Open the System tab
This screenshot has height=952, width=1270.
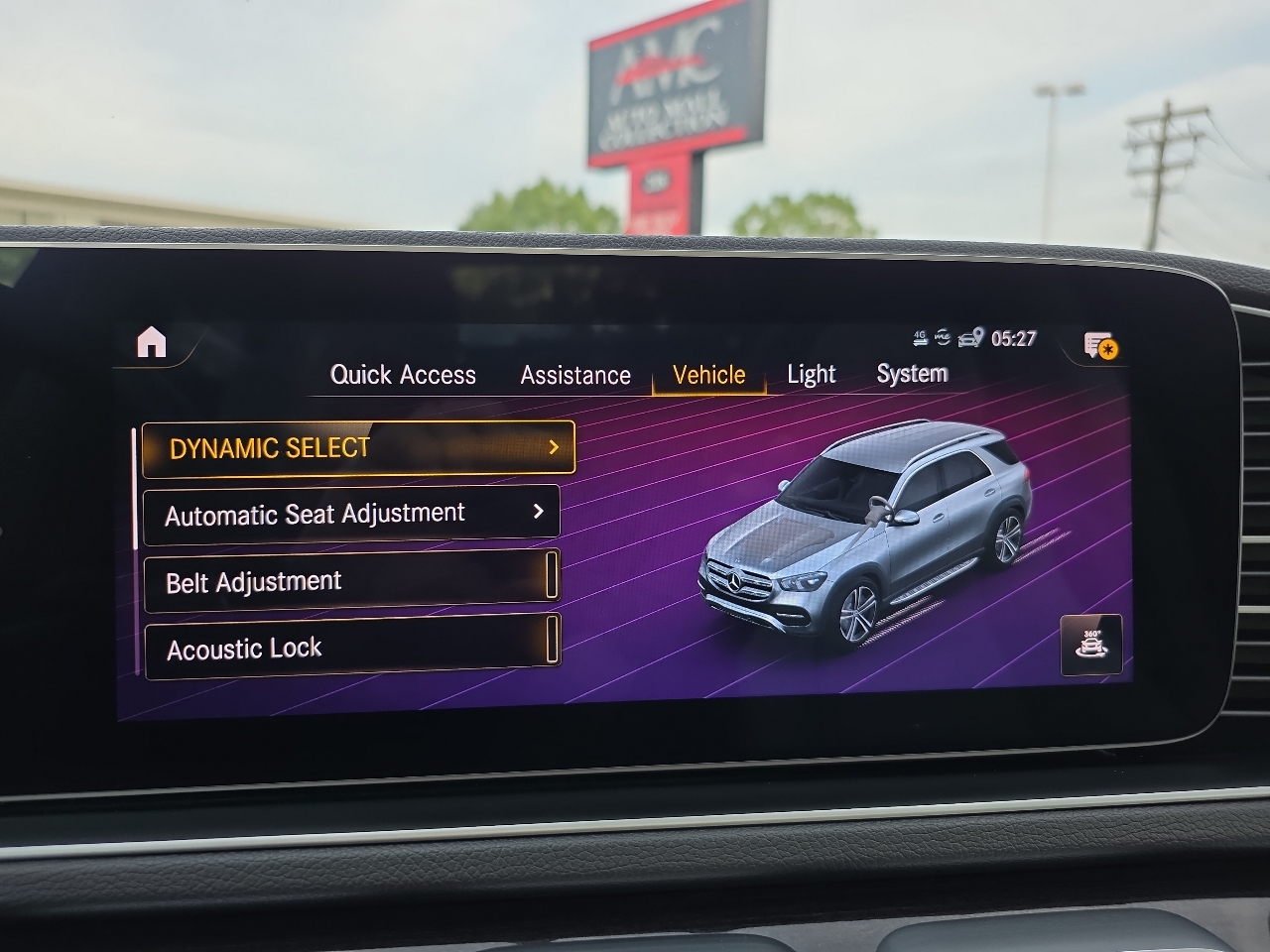pos(912,374)
